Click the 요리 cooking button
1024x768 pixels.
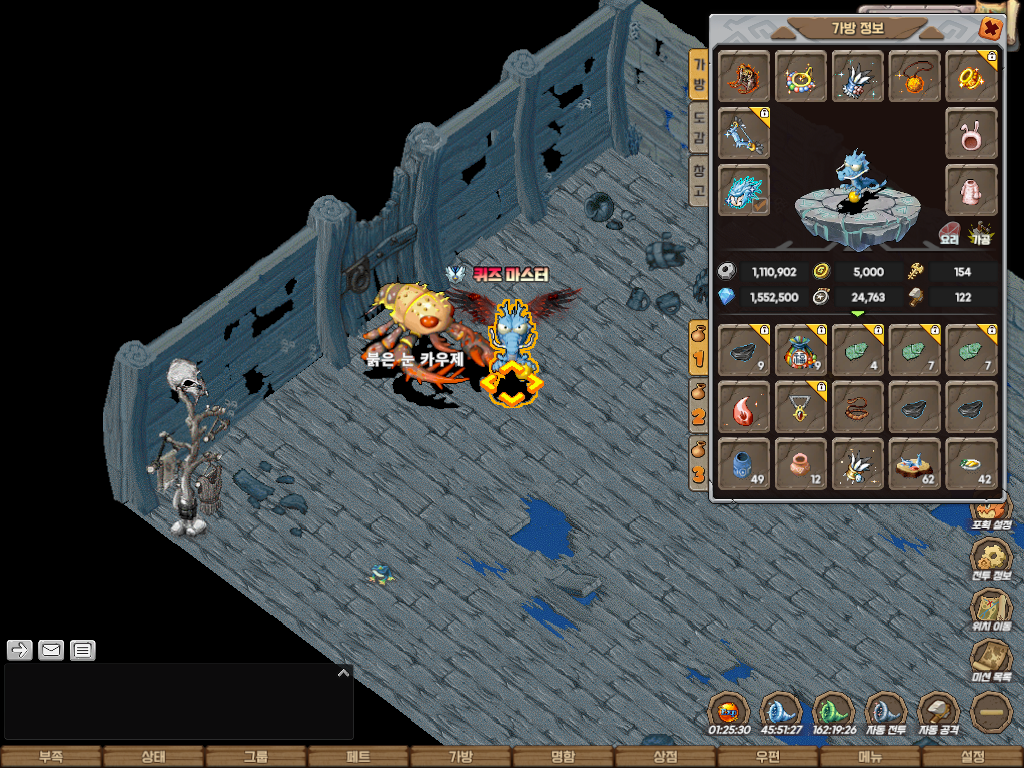(949, 235)
